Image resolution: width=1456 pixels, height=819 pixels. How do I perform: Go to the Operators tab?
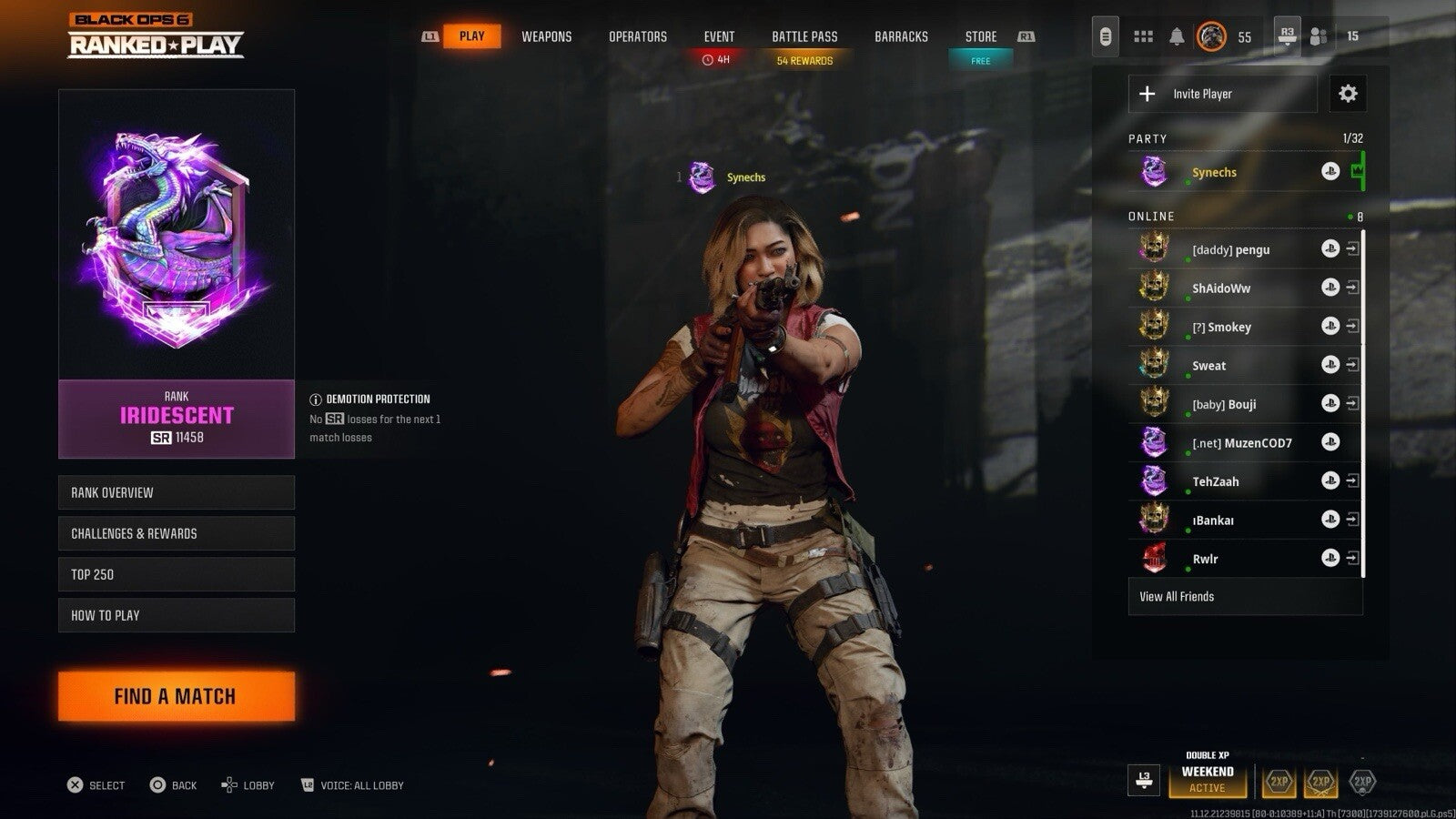pyautogui.click(x=637, y=36)
